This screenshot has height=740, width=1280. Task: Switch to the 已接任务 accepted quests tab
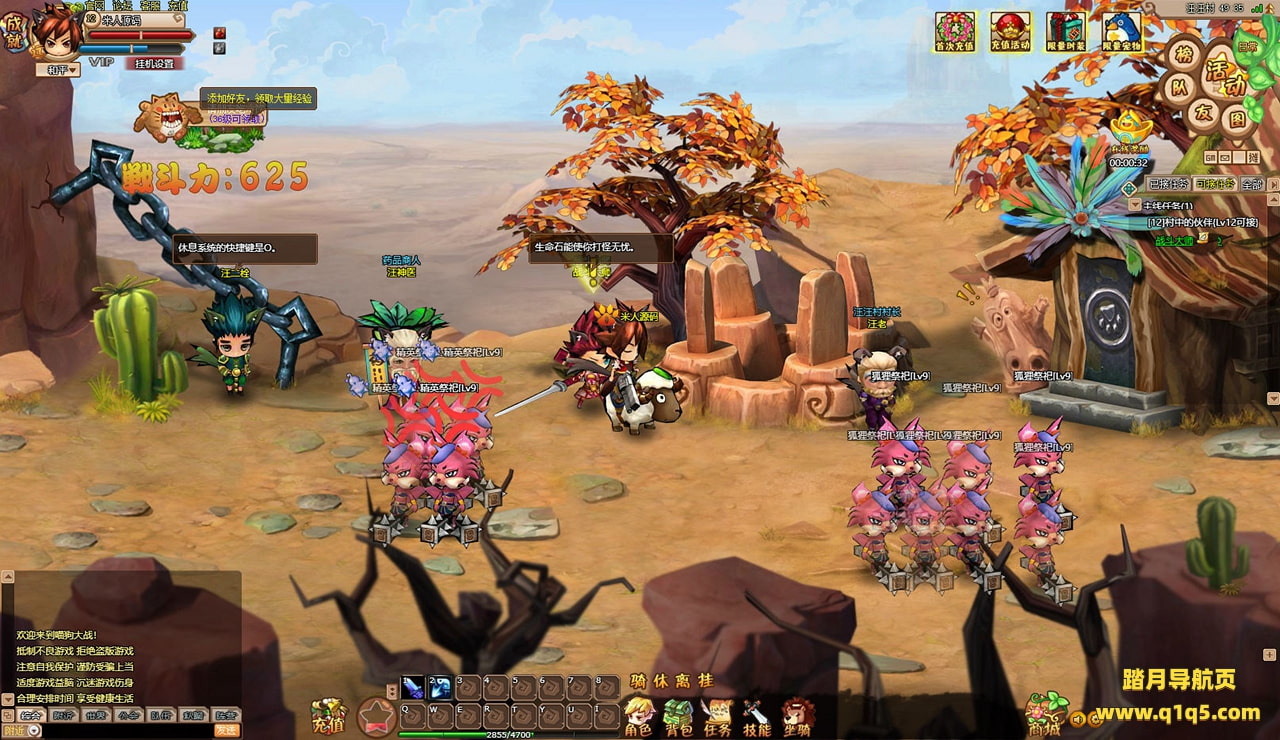click(x=1168, y=184)
